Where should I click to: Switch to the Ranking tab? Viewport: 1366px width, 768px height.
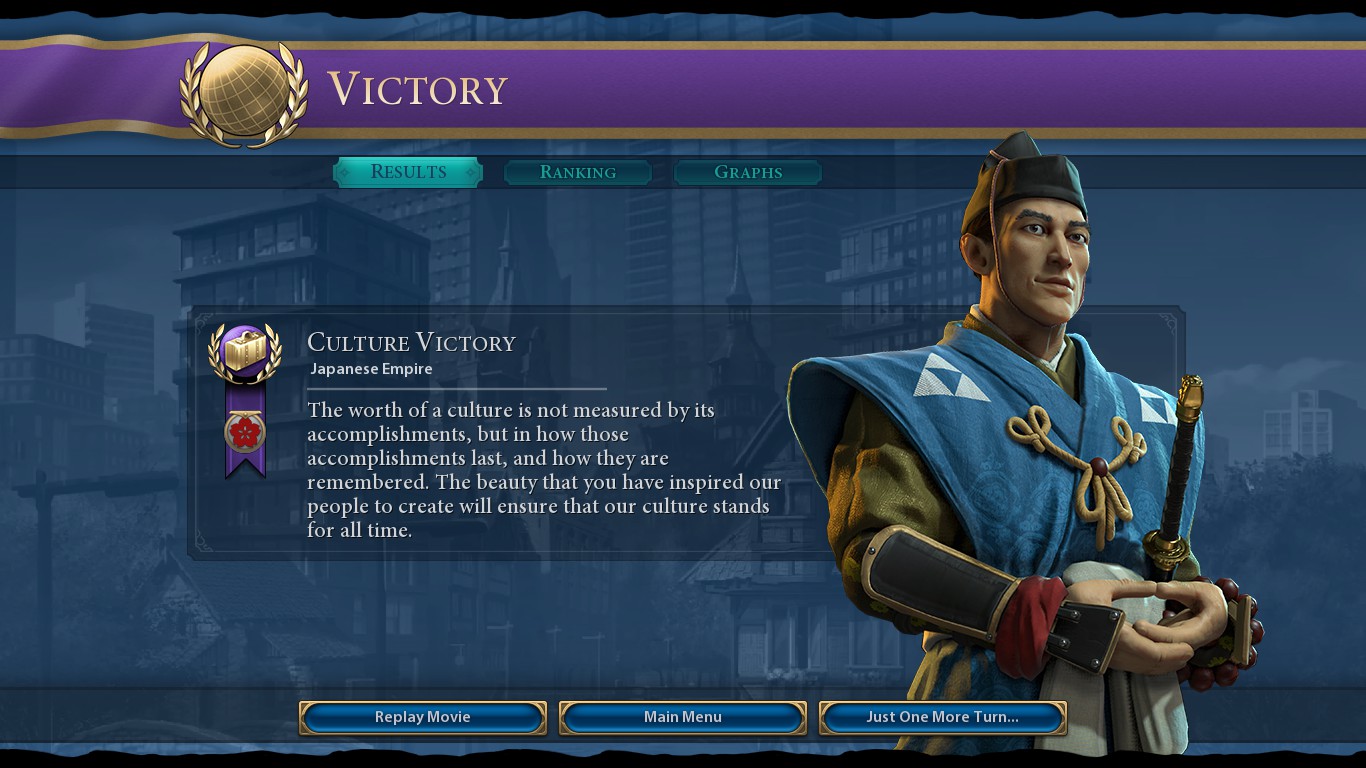[x=578, y=172]
